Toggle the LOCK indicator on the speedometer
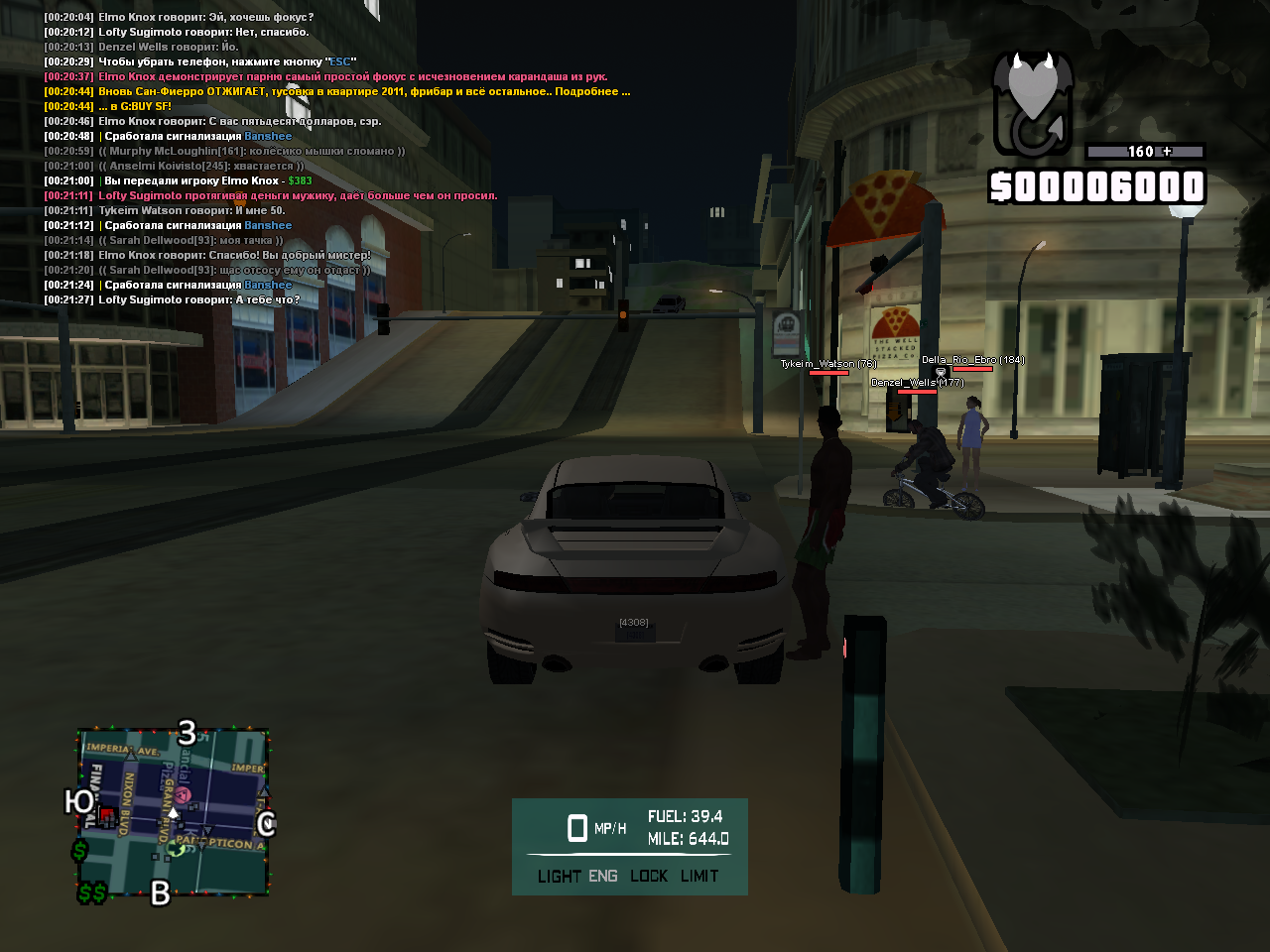Viewport: 1270px width, 952px height. (649, 877)
